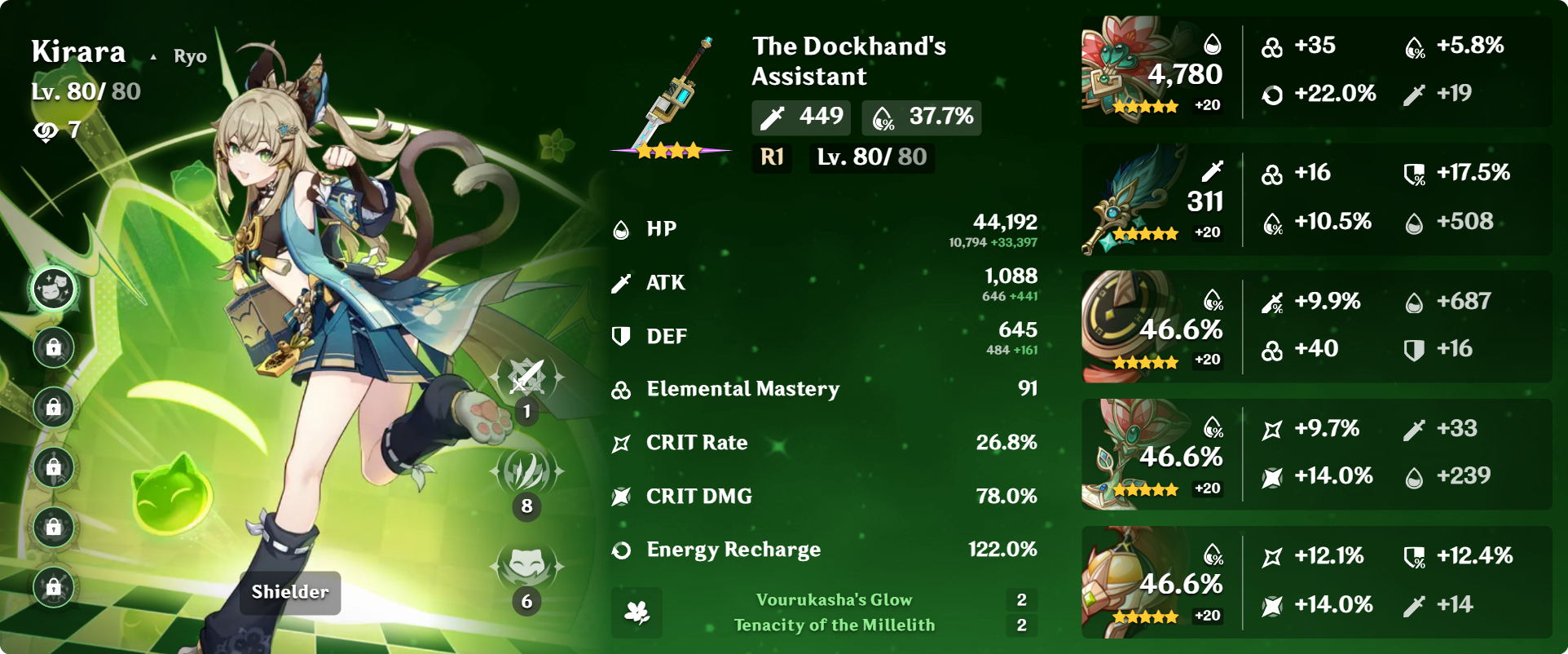This screenshot has height=654, width=1568.
Task: Open the normal attack talent at level 1
Action: (x=526, y=379)
